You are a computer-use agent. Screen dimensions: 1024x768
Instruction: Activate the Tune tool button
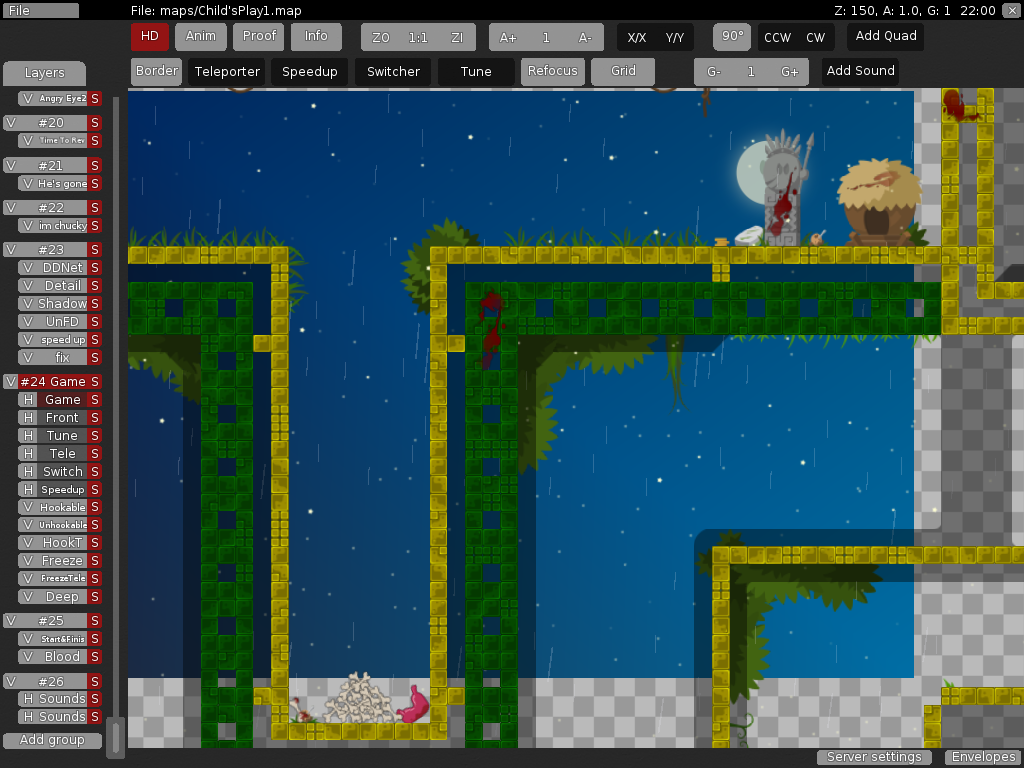click(x=476, y=72)
